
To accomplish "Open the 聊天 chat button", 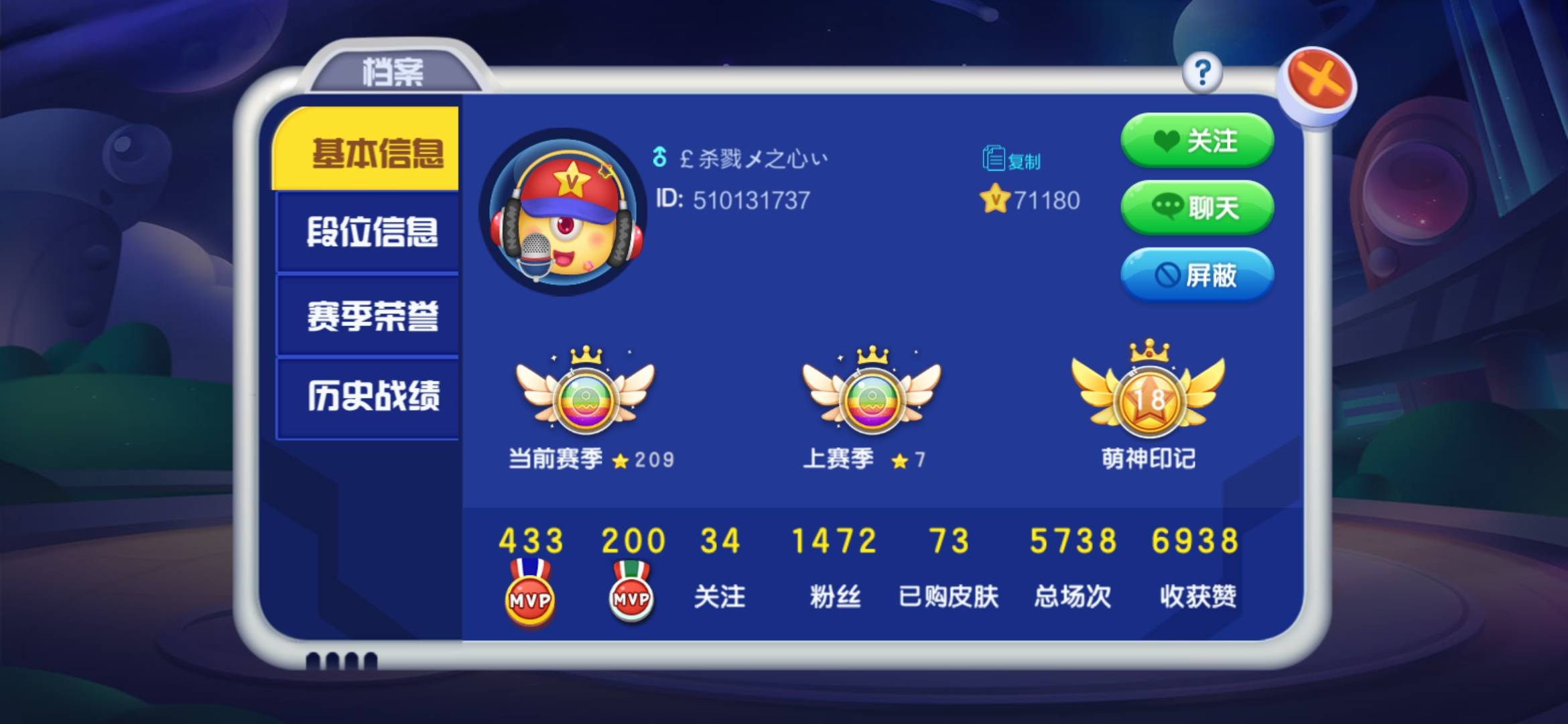I will pos(1197,209).
